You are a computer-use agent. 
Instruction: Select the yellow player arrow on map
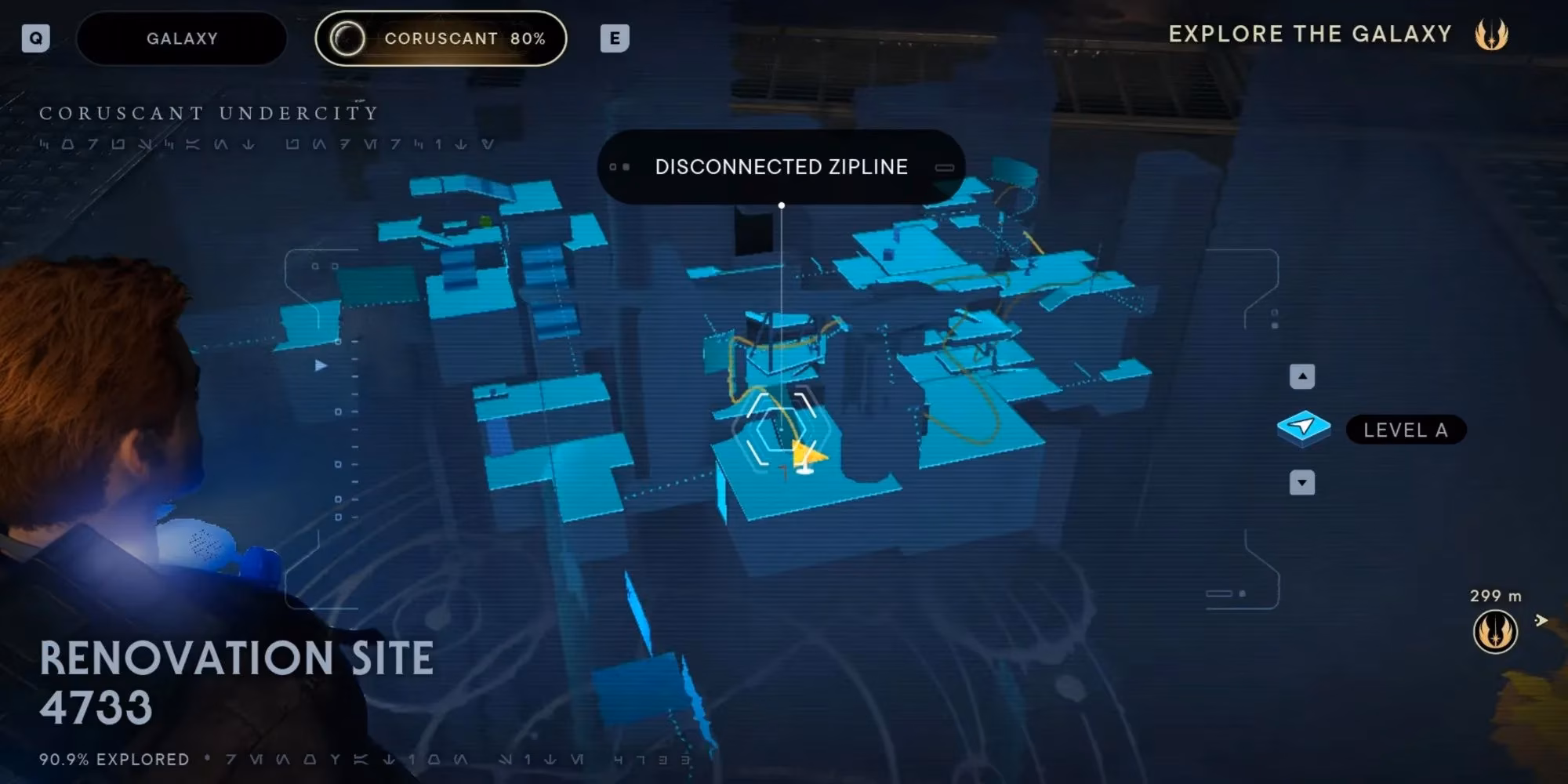point(808,456)
